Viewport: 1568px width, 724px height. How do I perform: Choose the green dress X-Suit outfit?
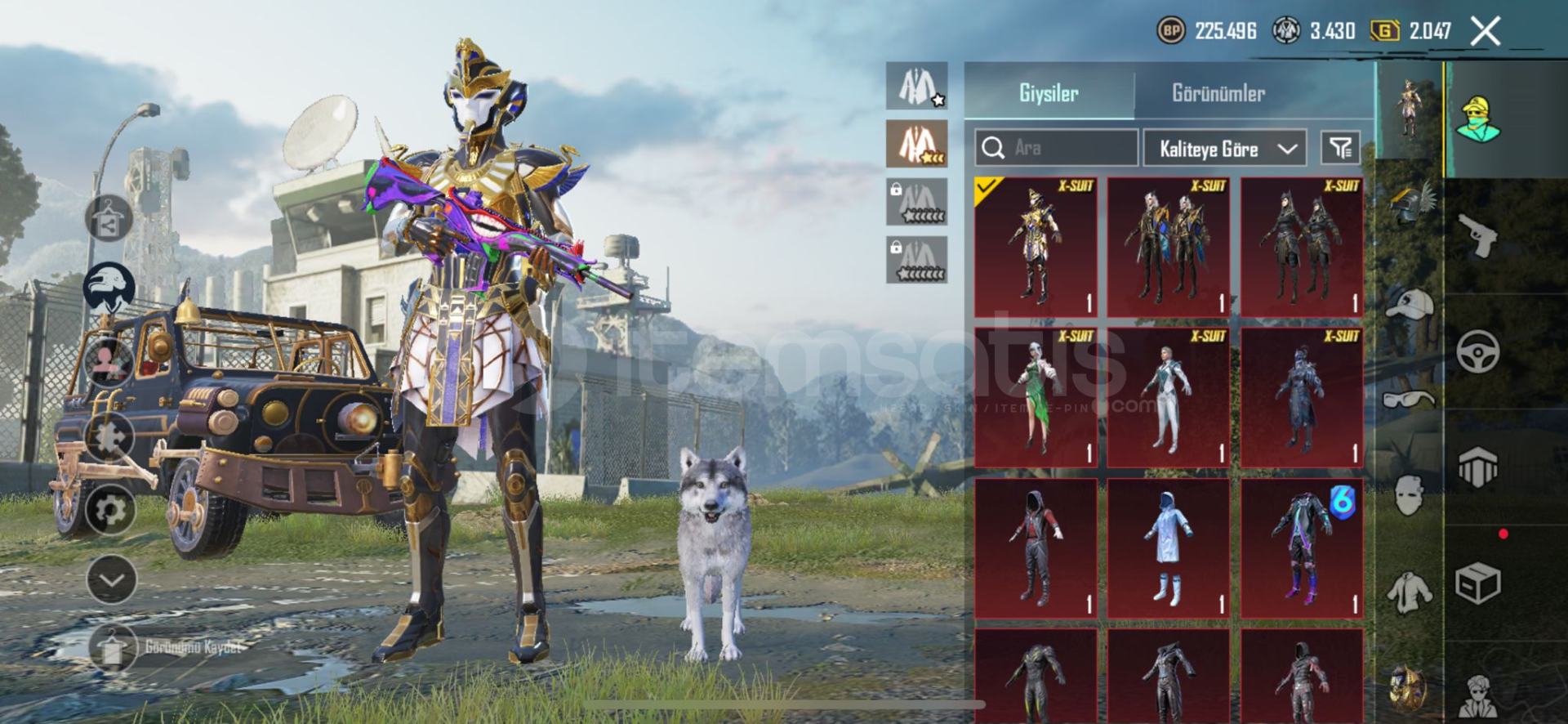(x=1036, y=398)
